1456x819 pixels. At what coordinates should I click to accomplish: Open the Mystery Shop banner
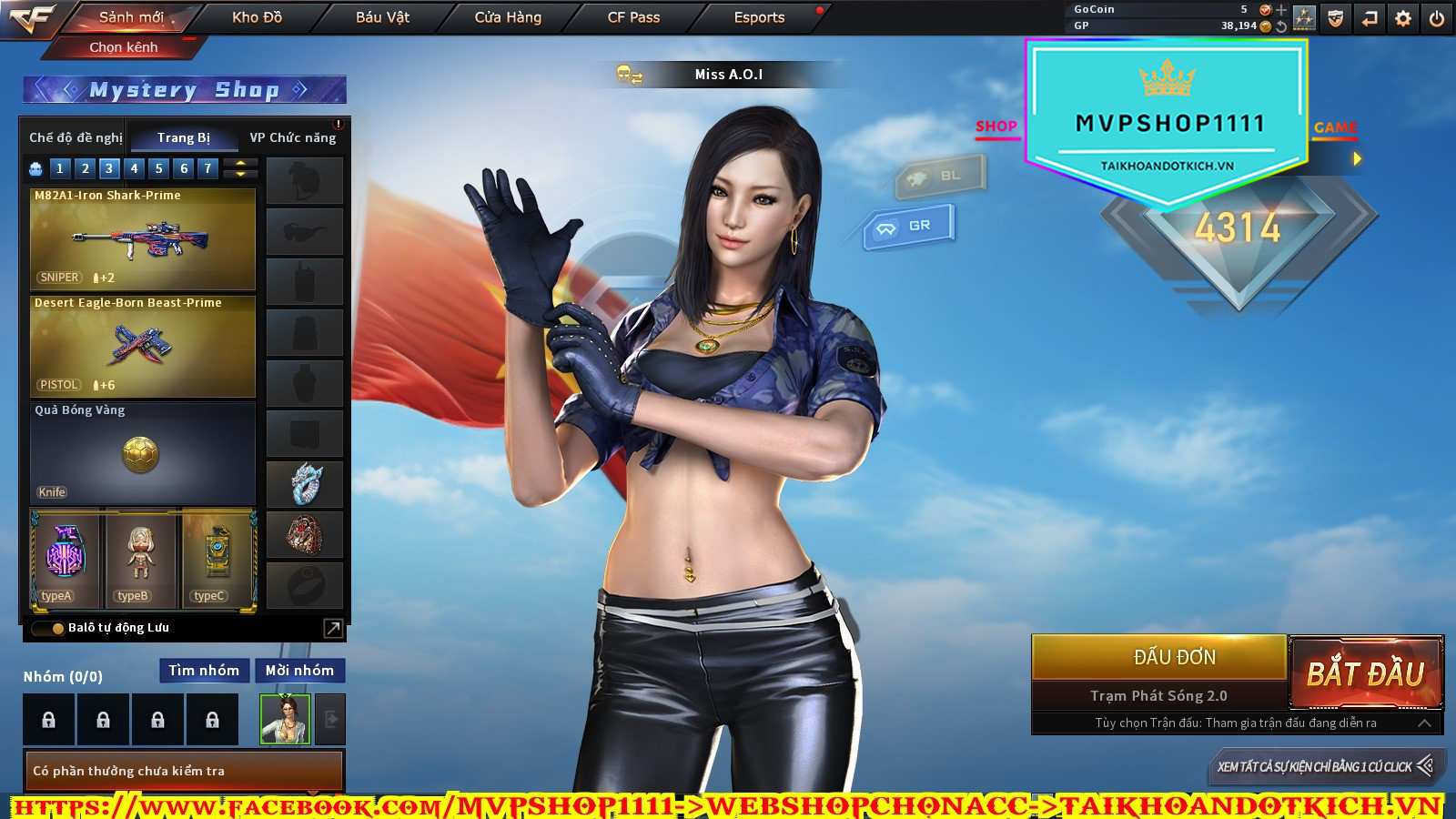185,90
